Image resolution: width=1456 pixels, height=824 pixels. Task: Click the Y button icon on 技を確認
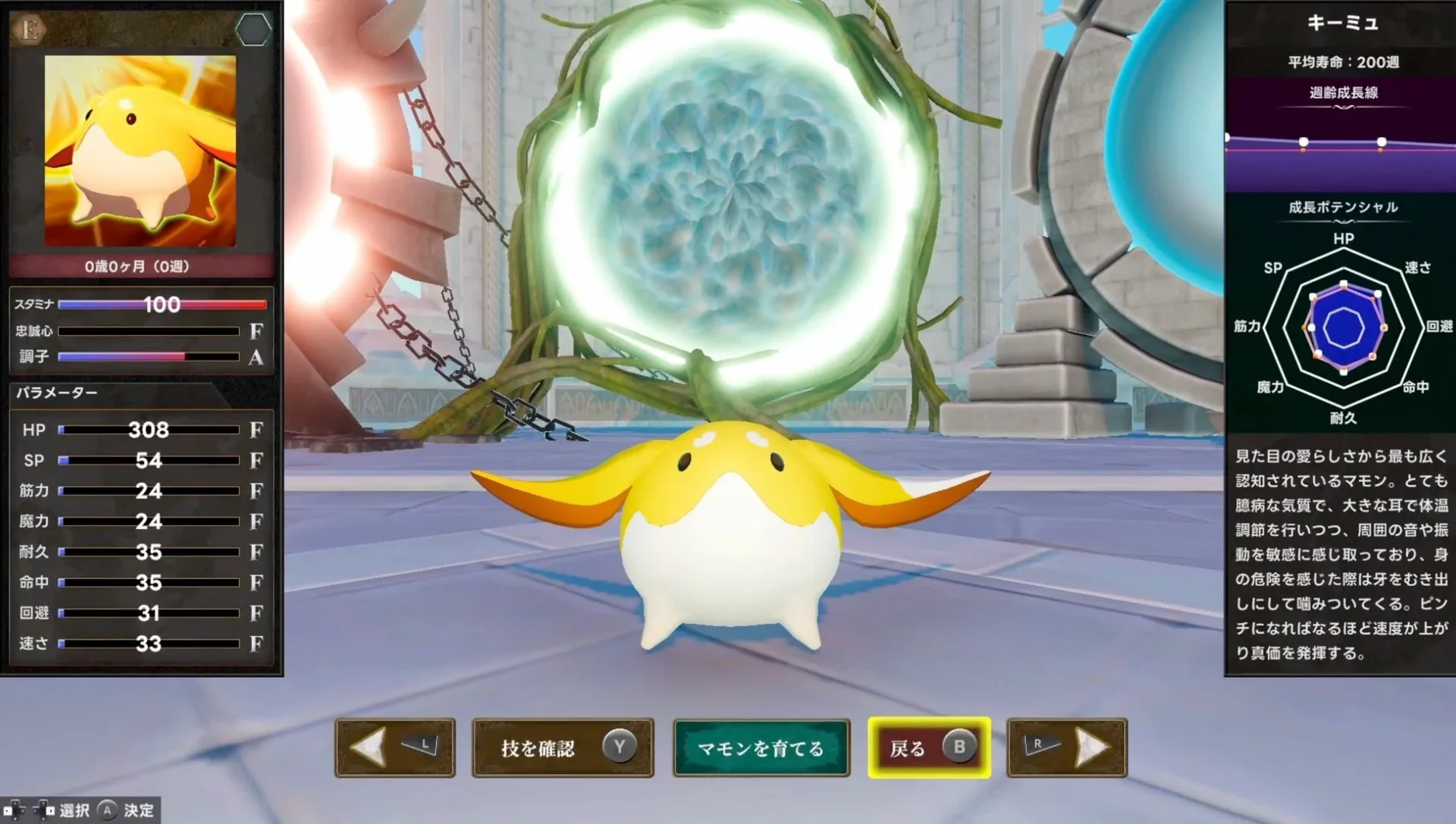coord(620,747)
